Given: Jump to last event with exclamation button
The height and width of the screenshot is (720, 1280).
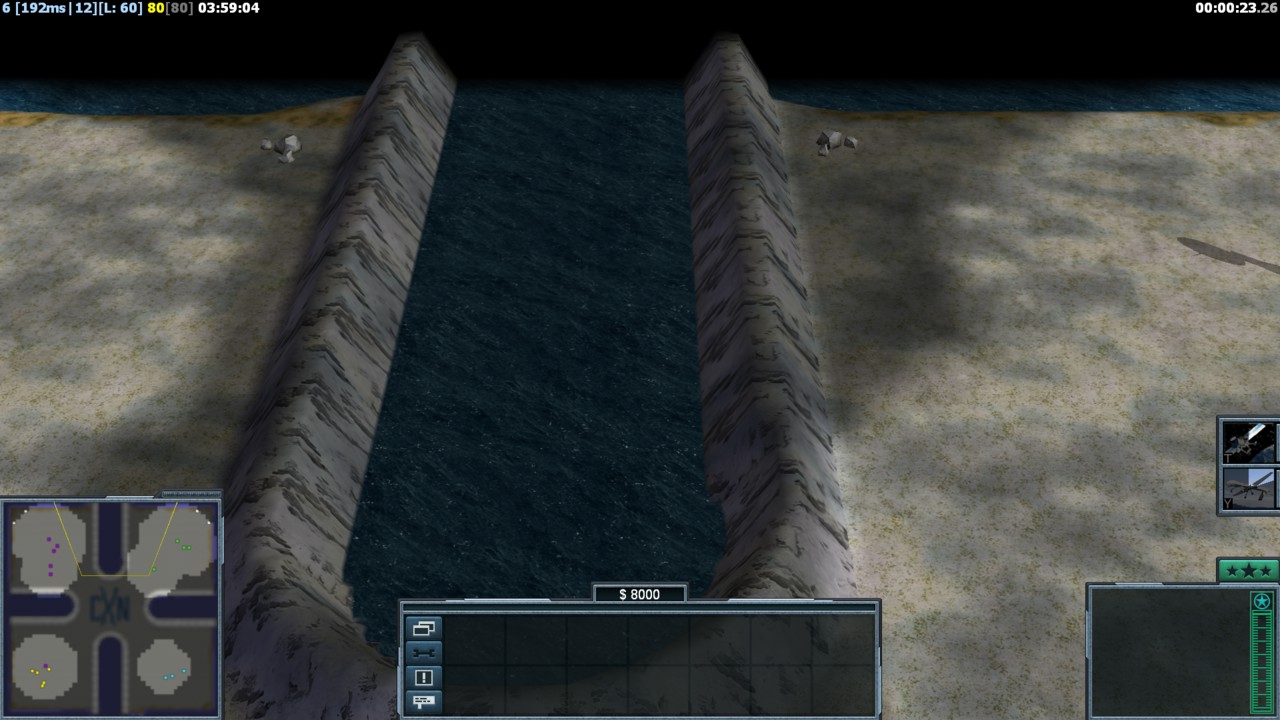Looking at the screenshot, I should (424, 677).
